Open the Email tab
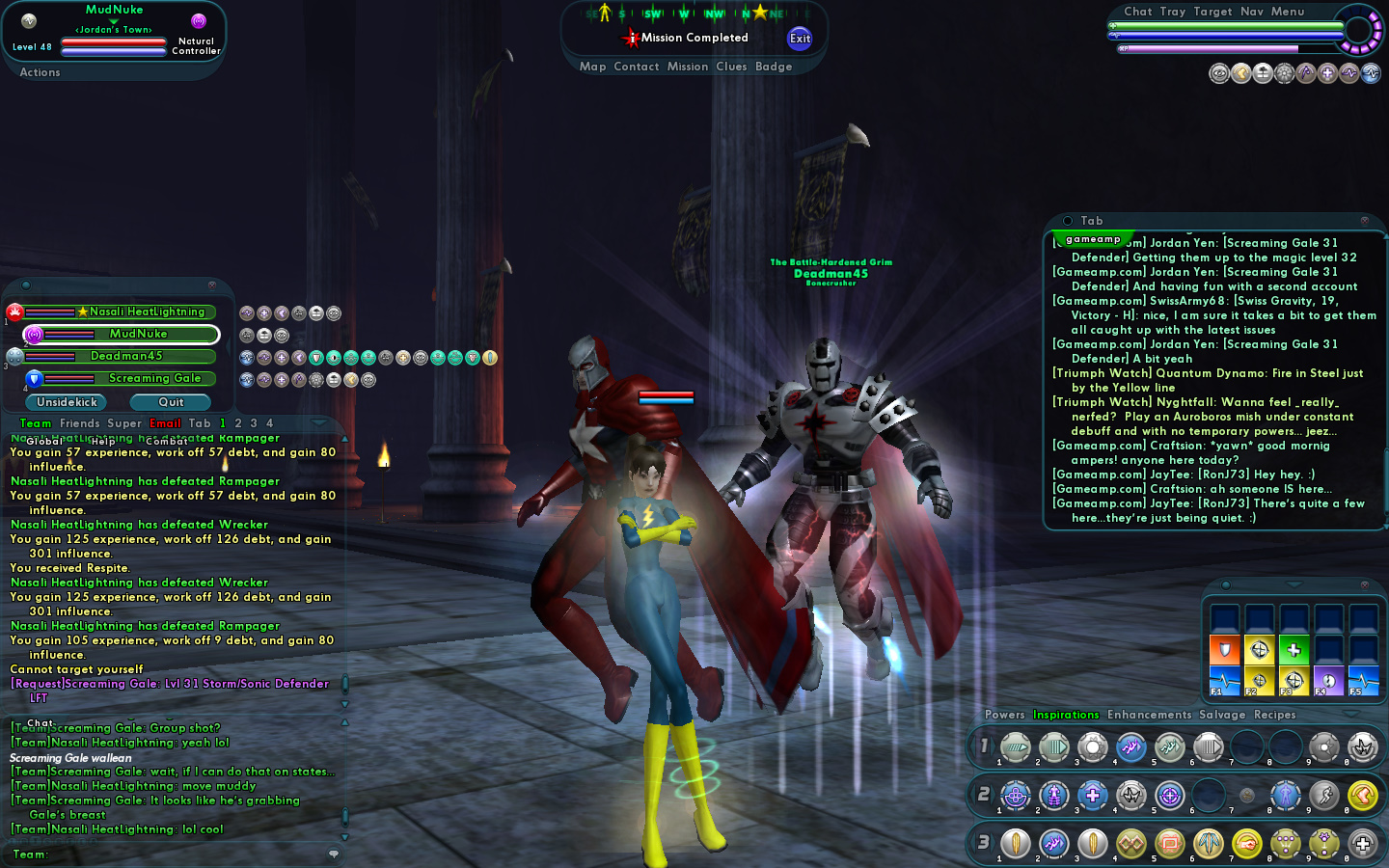This screenshot has height=868, width=1389. [165, 423]
